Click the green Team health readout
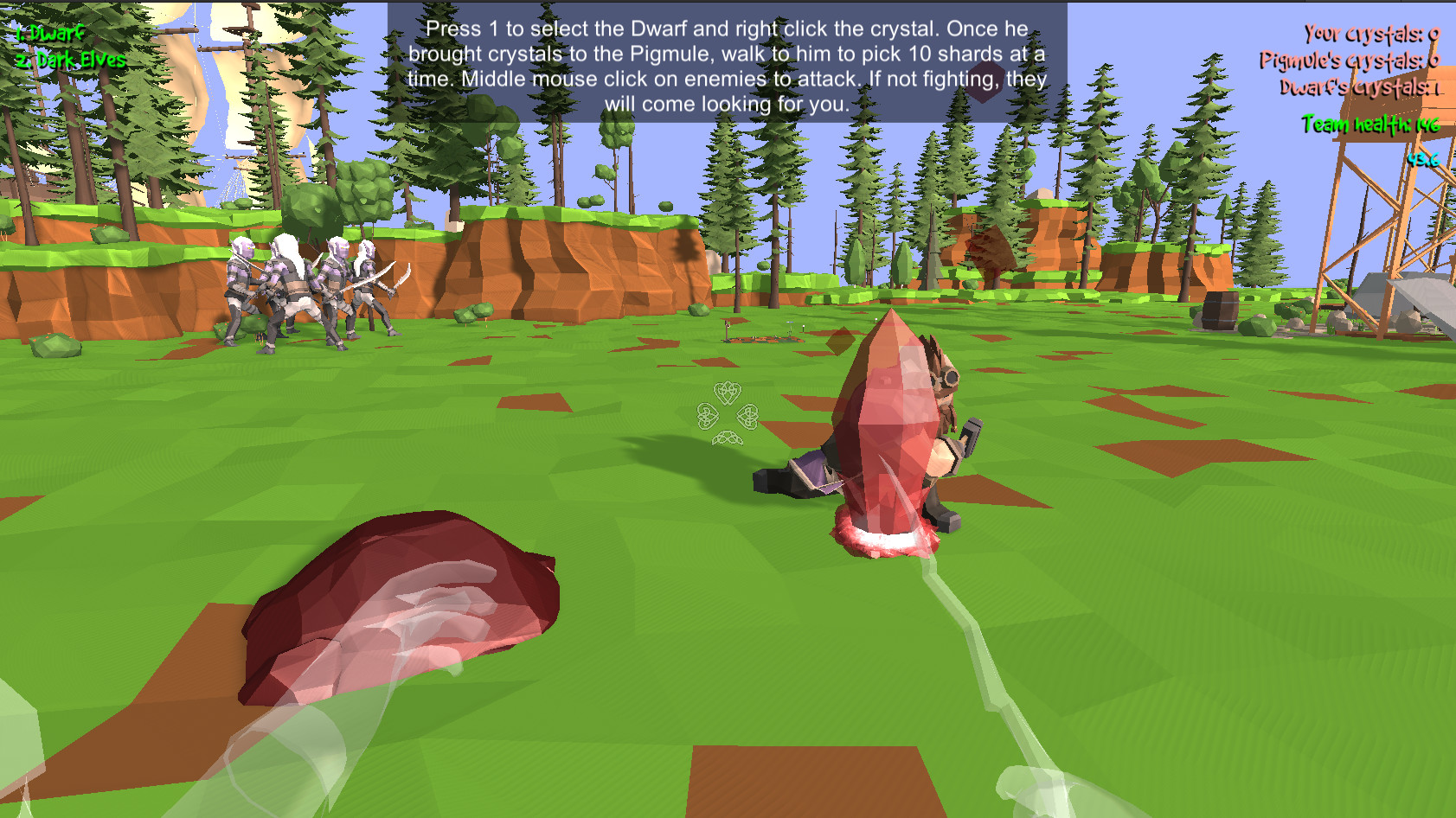The height and width of the screenshot is (818, 1456). 1372,124
